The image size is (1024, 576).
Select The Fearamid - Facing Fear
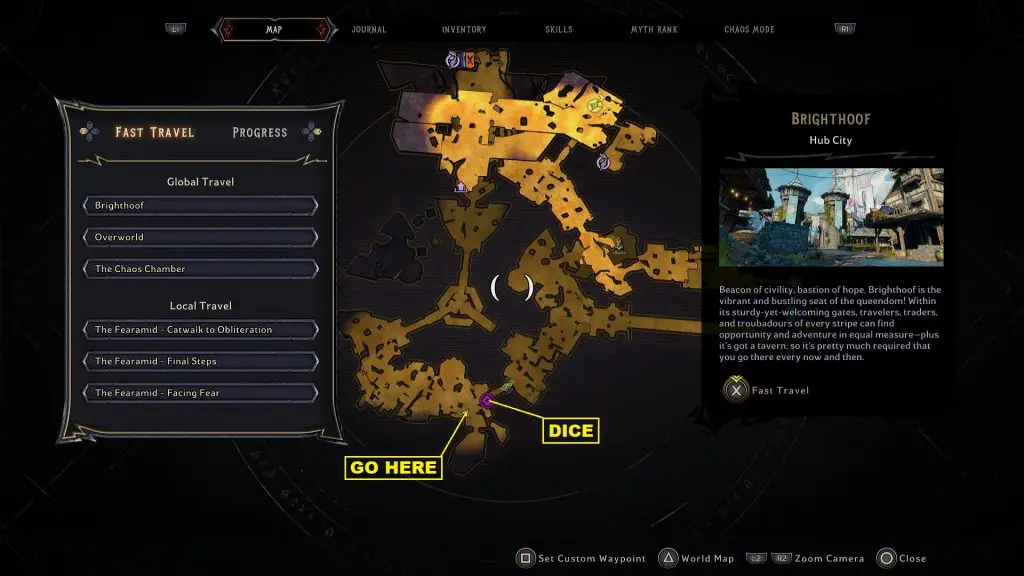click(200, 393)
